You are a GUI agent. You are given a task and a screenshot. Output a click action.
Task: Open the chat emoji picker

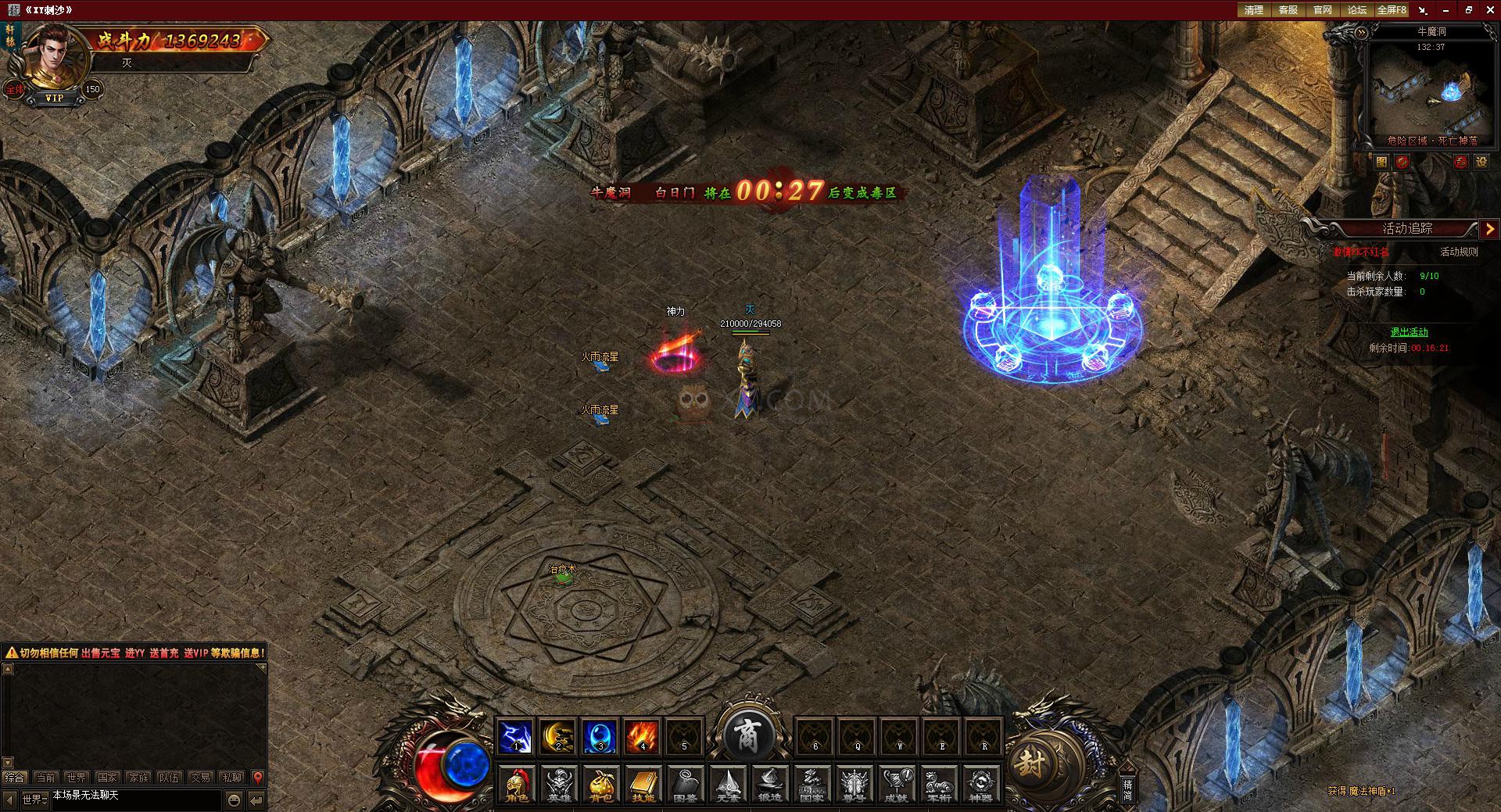[x=234, y=799]
